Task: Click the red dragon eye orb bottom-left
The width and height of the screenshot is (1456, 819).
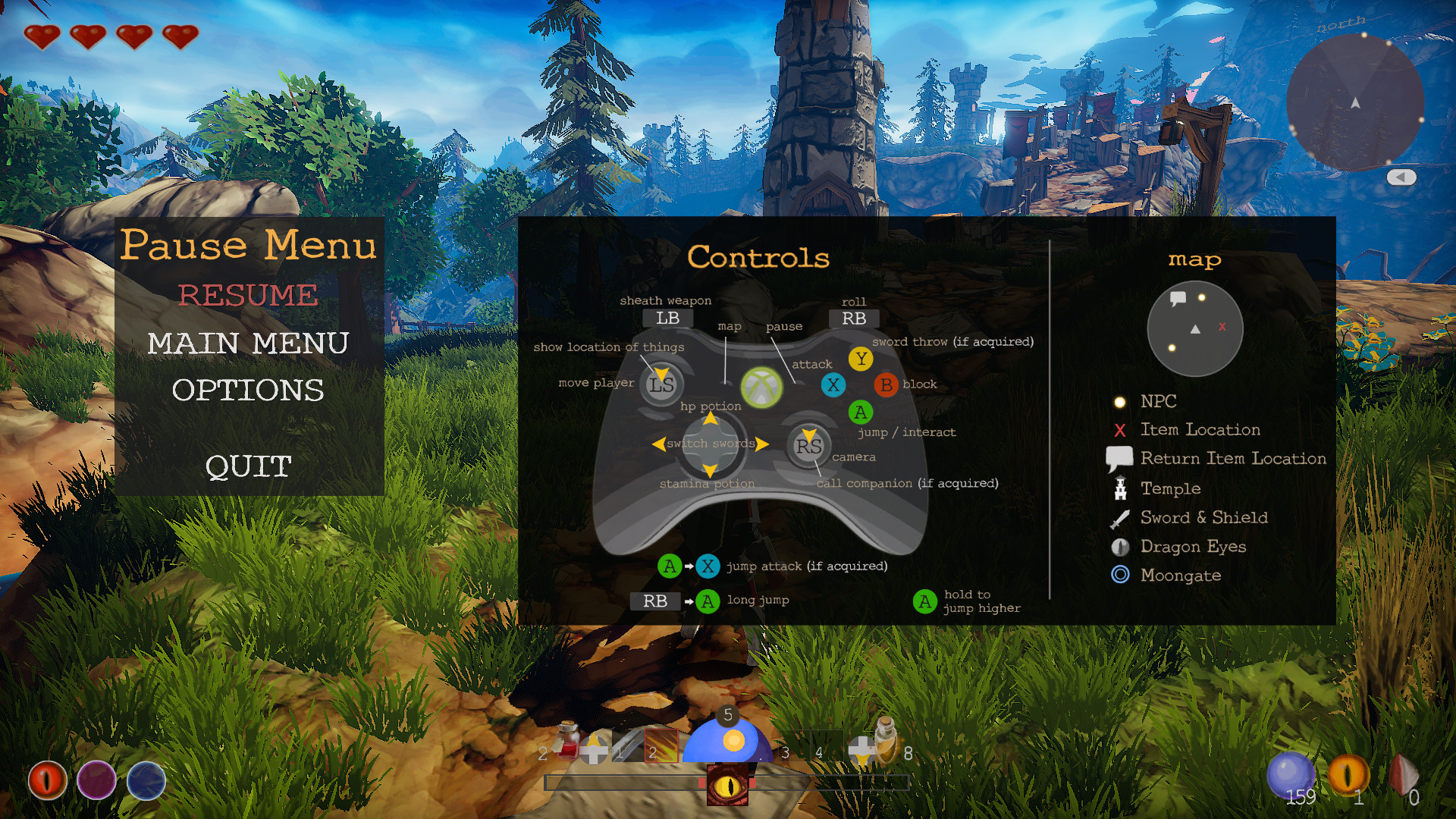Action: click(47, 781)
